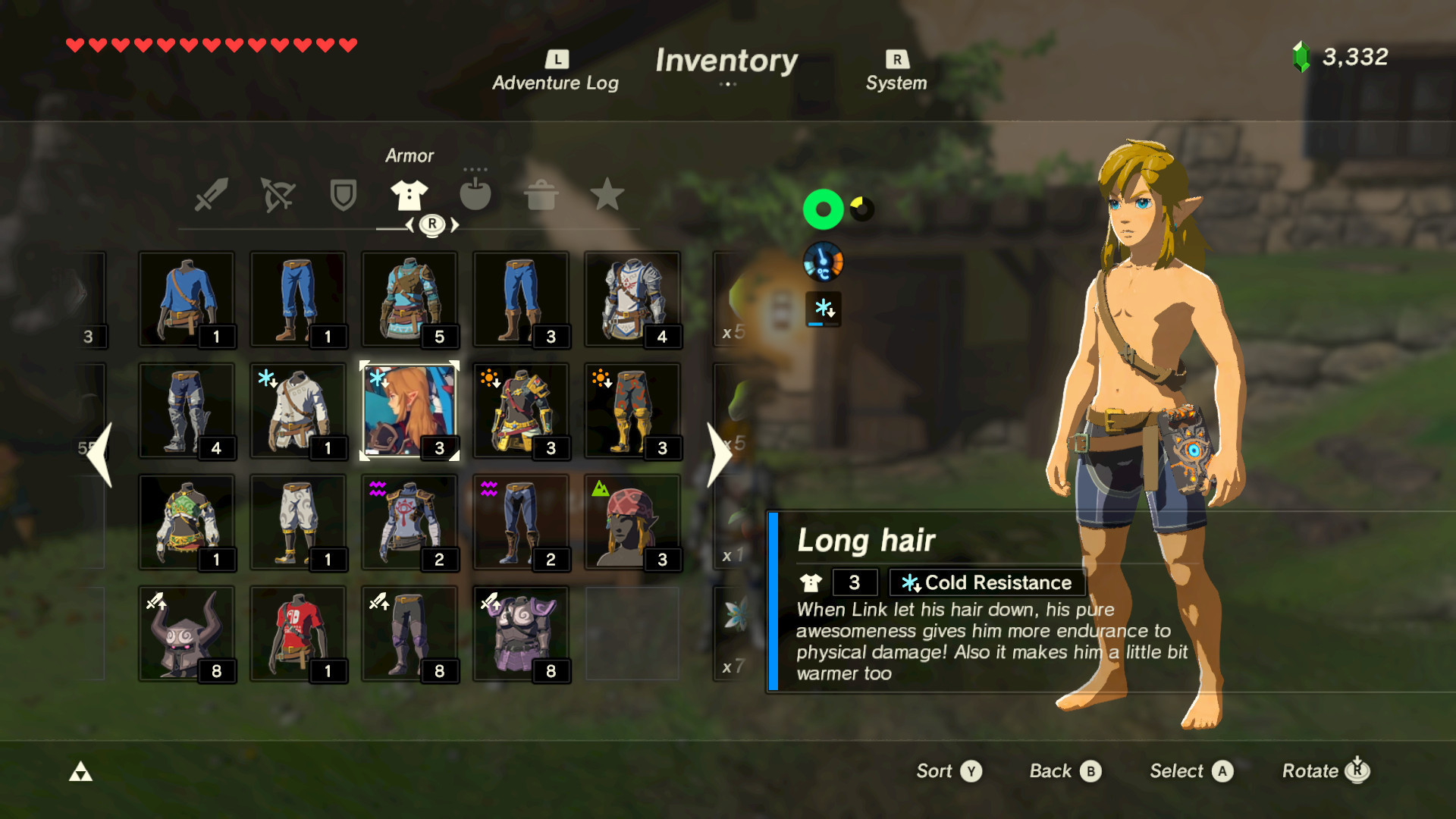Viewport: 1456px width, 819px height.
Task: Open the bows and arrows category
Action: tap(278, 195)
